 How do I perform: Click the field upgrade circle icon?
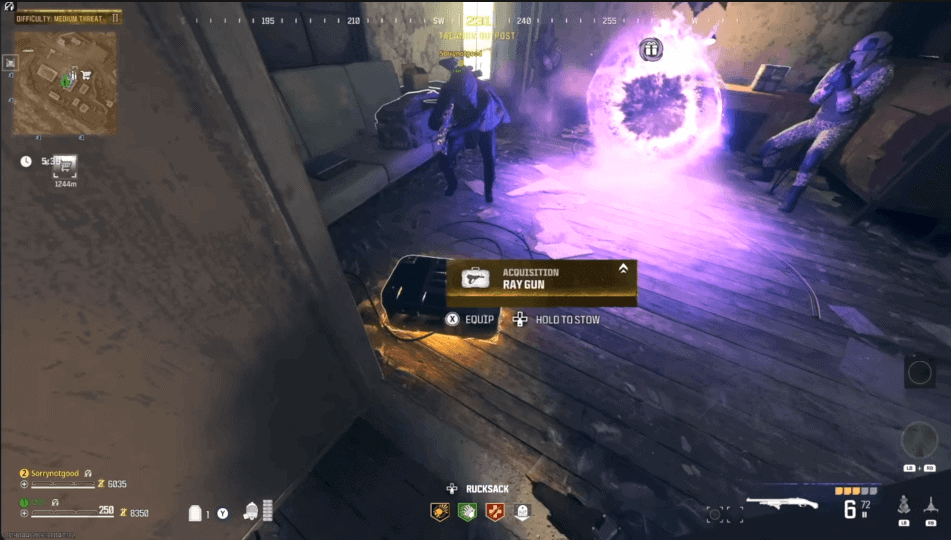click(919, 373)
